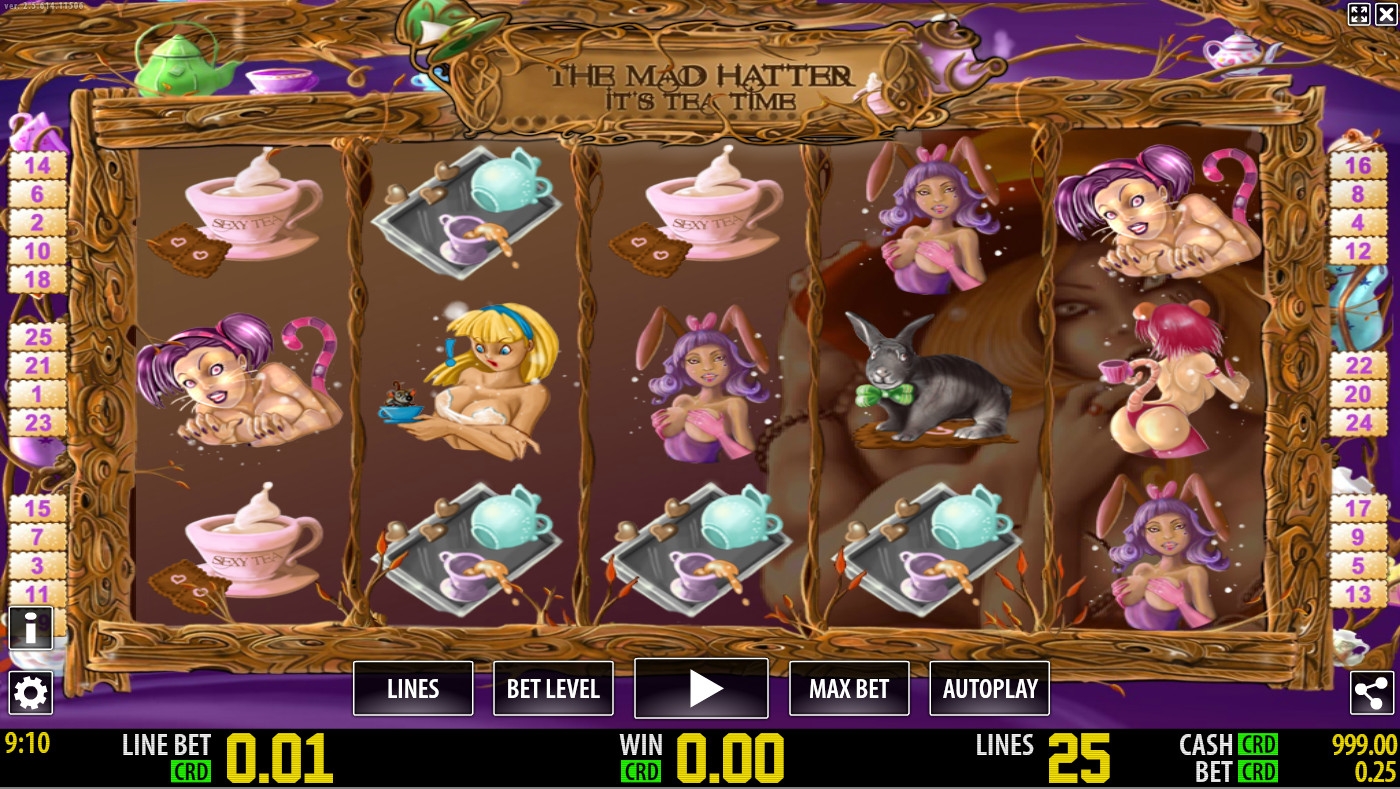Image resolution: width=1400 pixels, height=789 pixels.
Task: Start Autoplay mode
Action: (x=990, y=688)
